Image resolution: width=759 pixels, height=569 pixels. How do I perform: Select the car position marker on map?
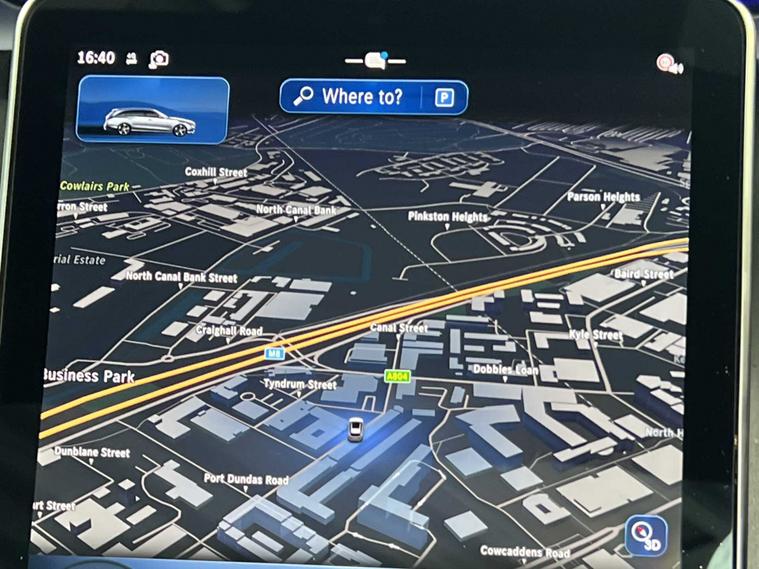click(x=355, y=430)
